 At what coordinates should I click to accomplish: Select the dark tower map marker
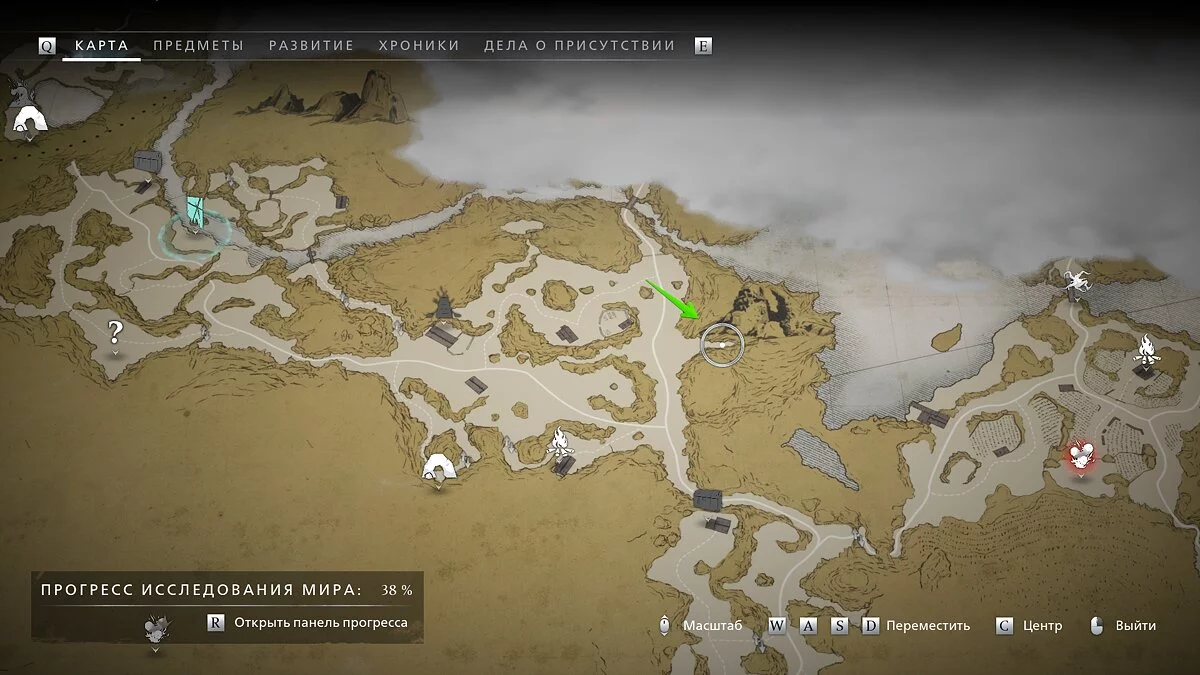click(444, 305)
